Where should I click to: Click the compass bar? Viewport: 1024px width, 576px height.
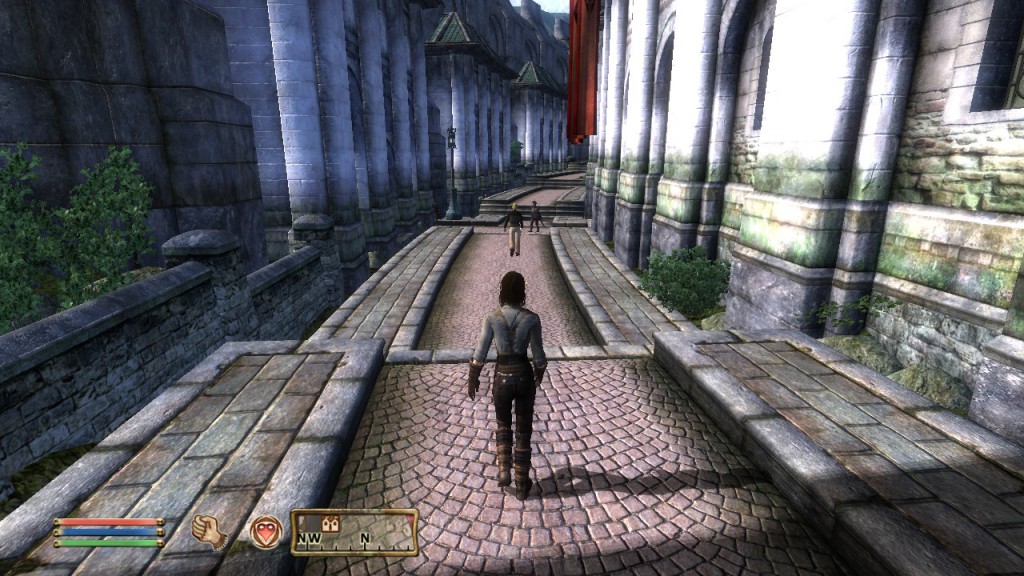pos(354,532)
